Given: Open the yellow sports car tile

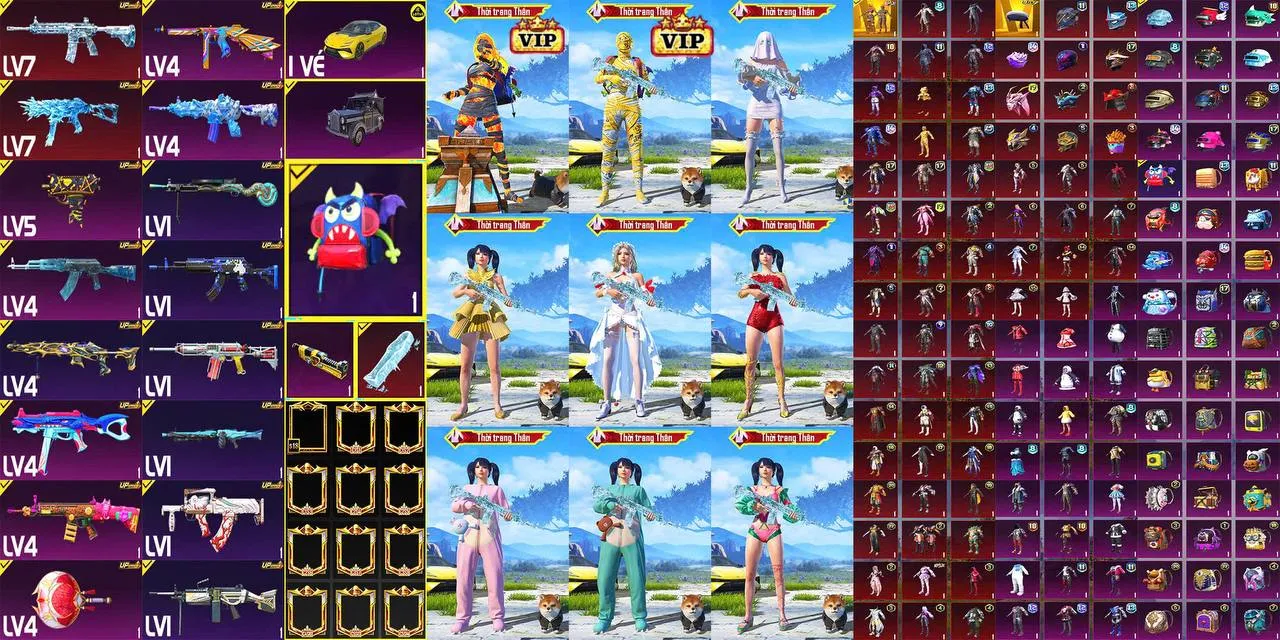Looking at the screenshot, I should (x=355, y=40).
